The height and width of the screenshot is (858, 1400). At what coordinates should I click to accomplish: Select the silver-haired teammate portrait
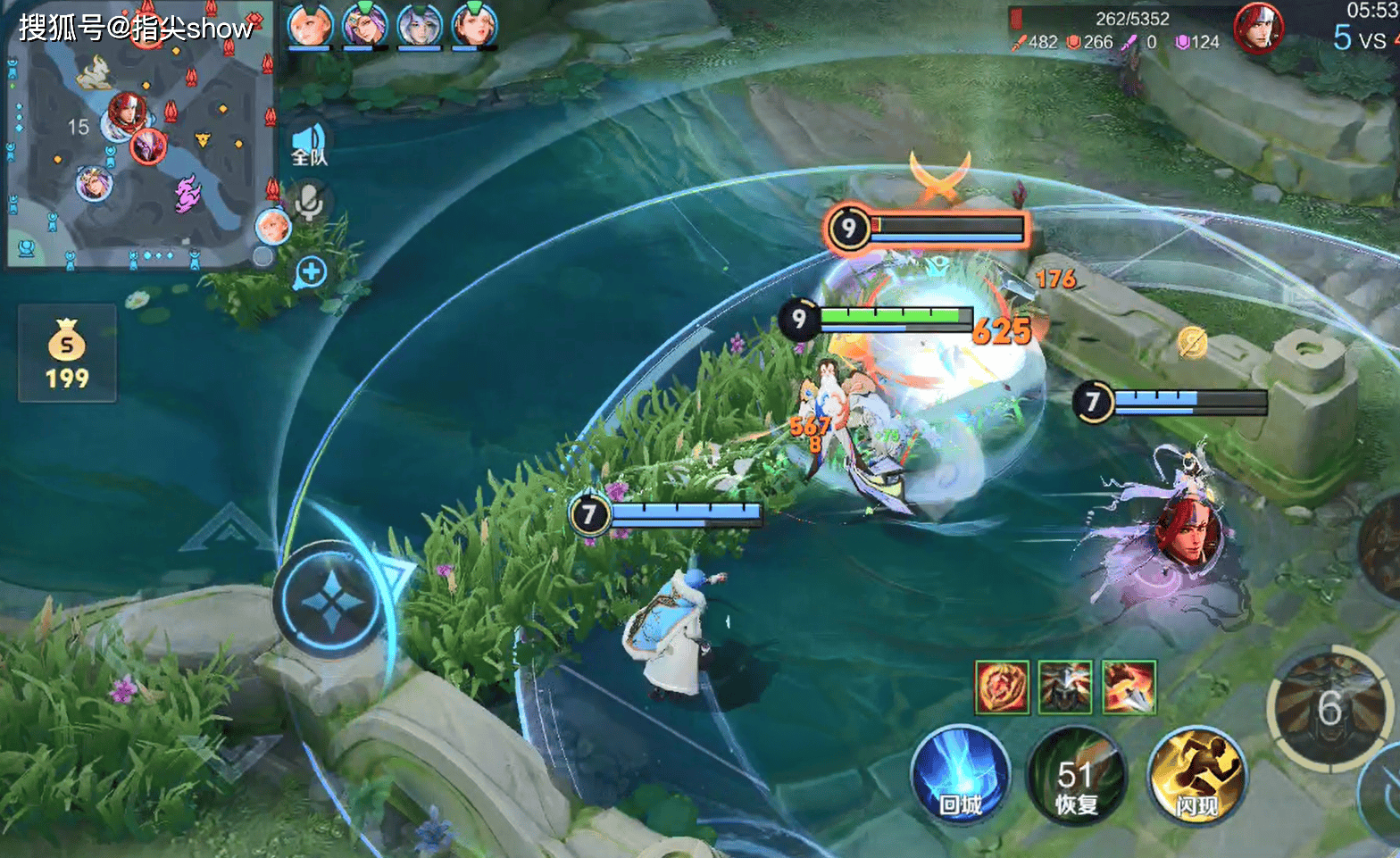point(419,25)
